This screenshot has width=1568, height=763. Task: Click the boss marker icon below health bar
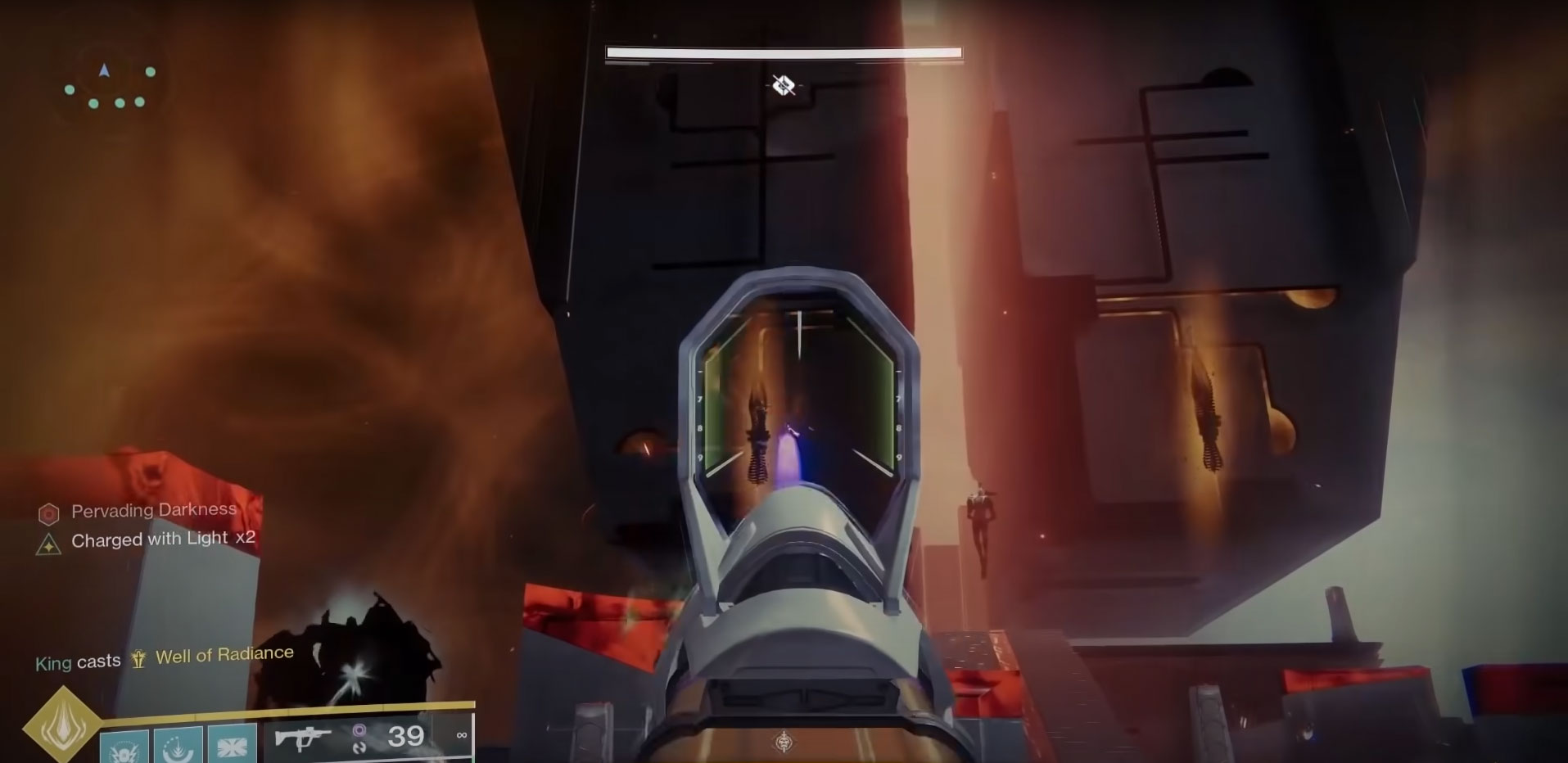click(x=784, y=84)
